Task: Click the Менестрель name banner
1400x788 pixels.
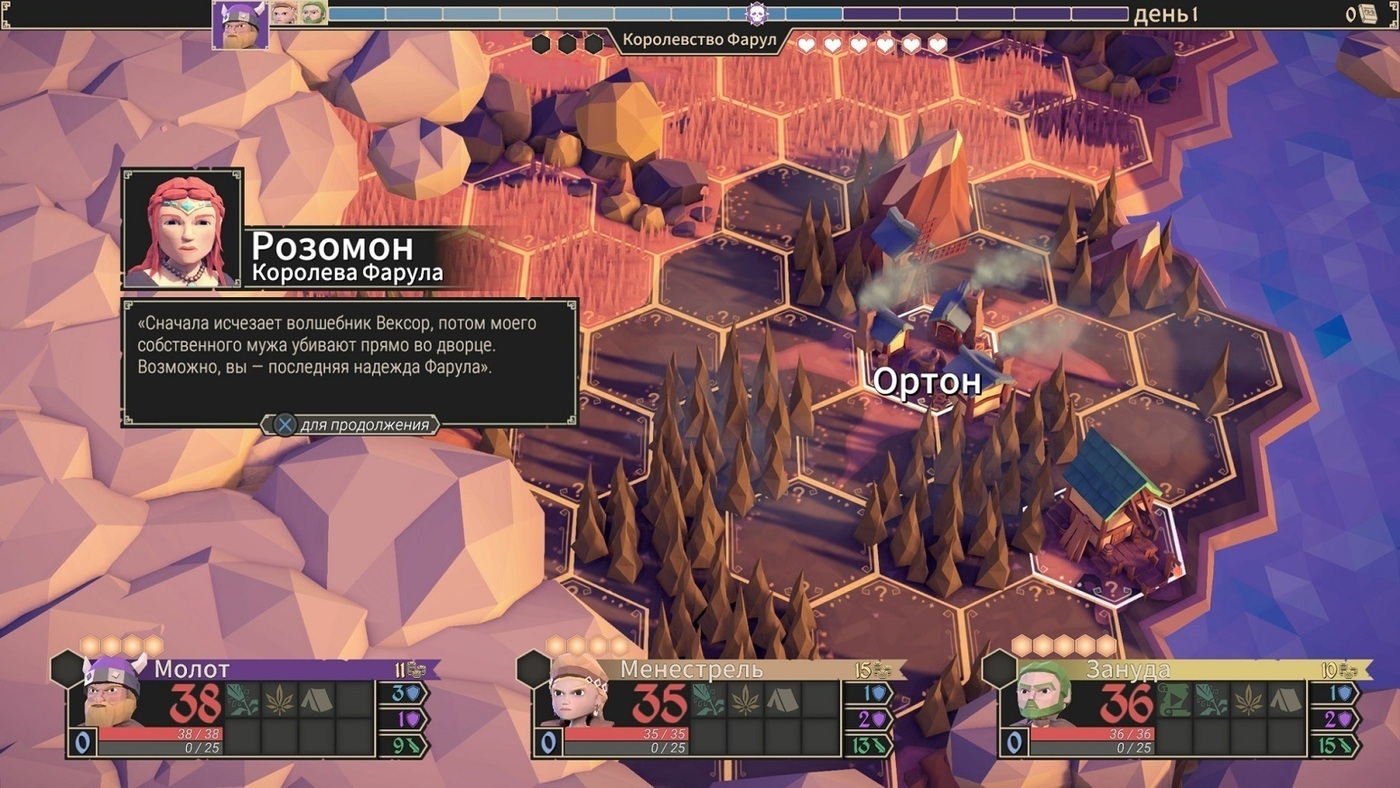Action: 691,670
